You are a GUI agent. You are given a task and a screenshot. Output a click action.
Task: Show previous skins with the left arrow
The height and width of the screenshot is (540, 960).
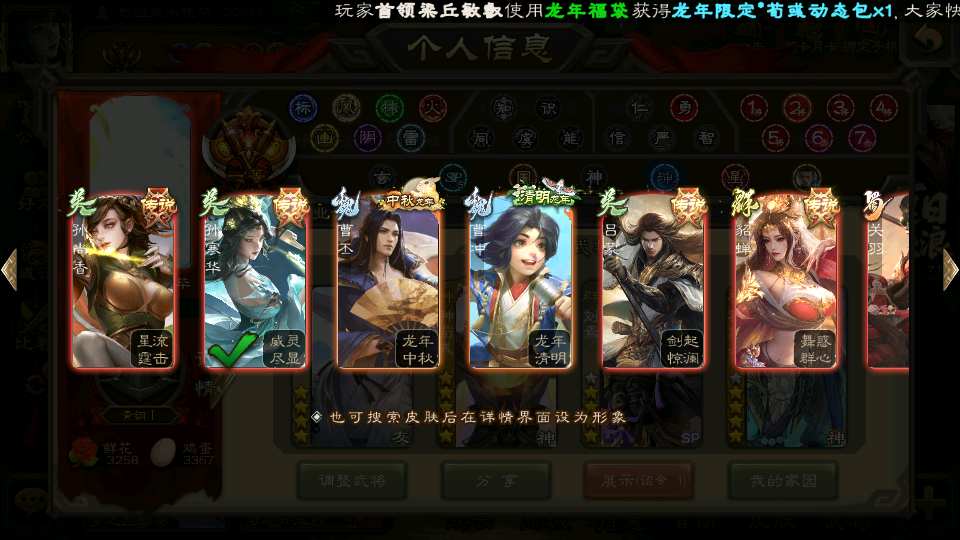tap(9, 270)
